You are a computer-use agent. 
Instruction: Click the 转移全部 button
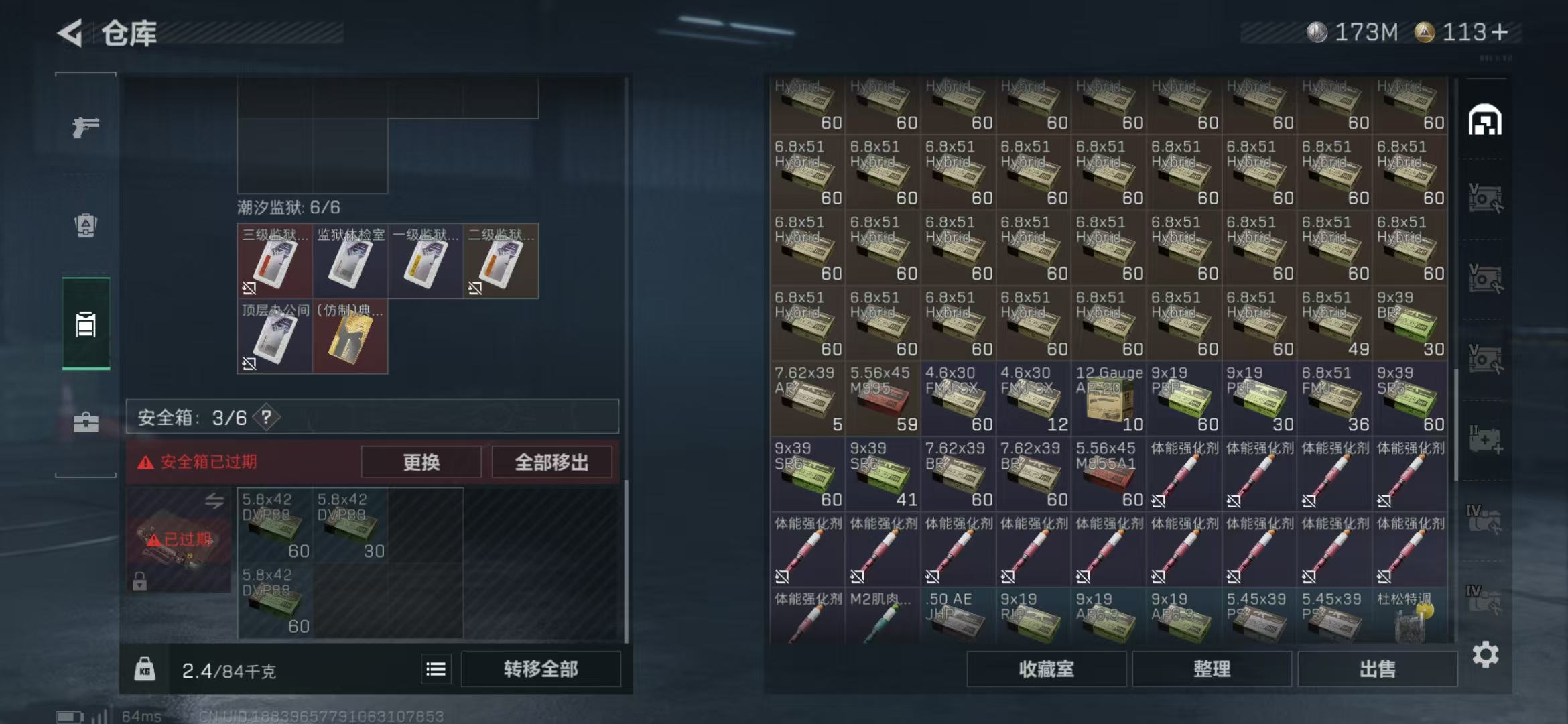[540, 668]
